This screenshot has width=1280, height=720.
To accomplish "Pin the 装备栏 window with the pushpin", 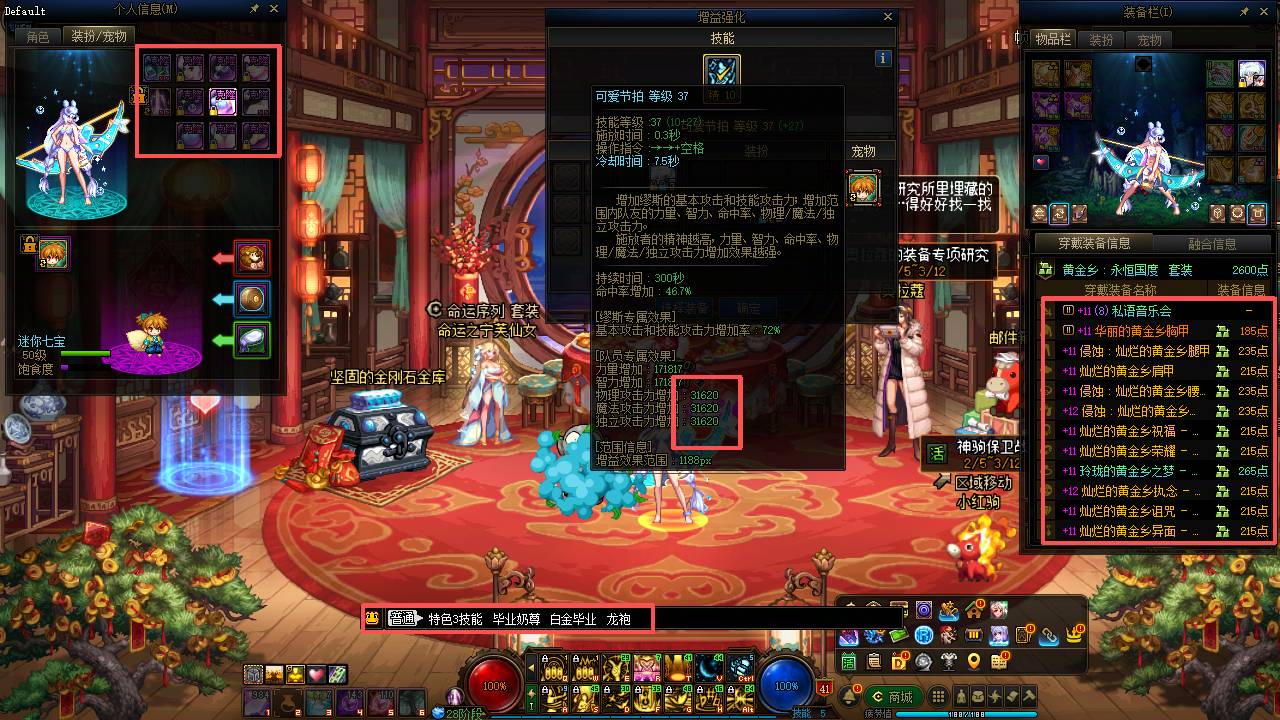I will pos(1245,9).
